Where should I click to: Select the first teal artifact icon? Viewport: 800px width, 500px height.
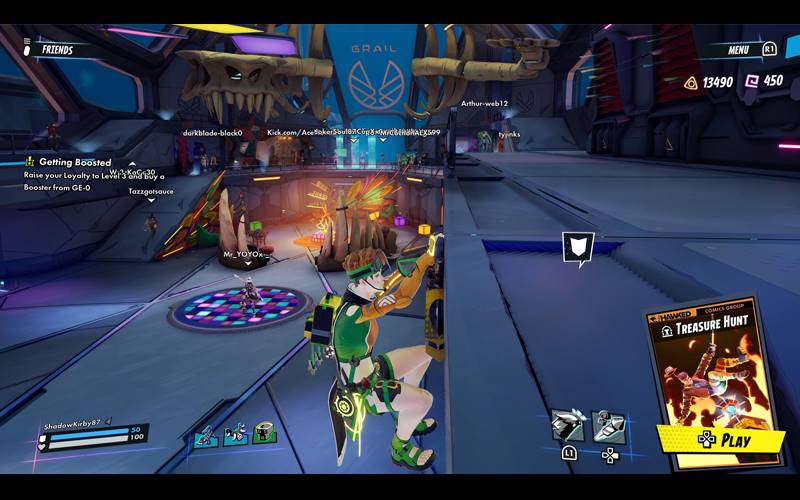pyautogui.click(x=205, y=434)
